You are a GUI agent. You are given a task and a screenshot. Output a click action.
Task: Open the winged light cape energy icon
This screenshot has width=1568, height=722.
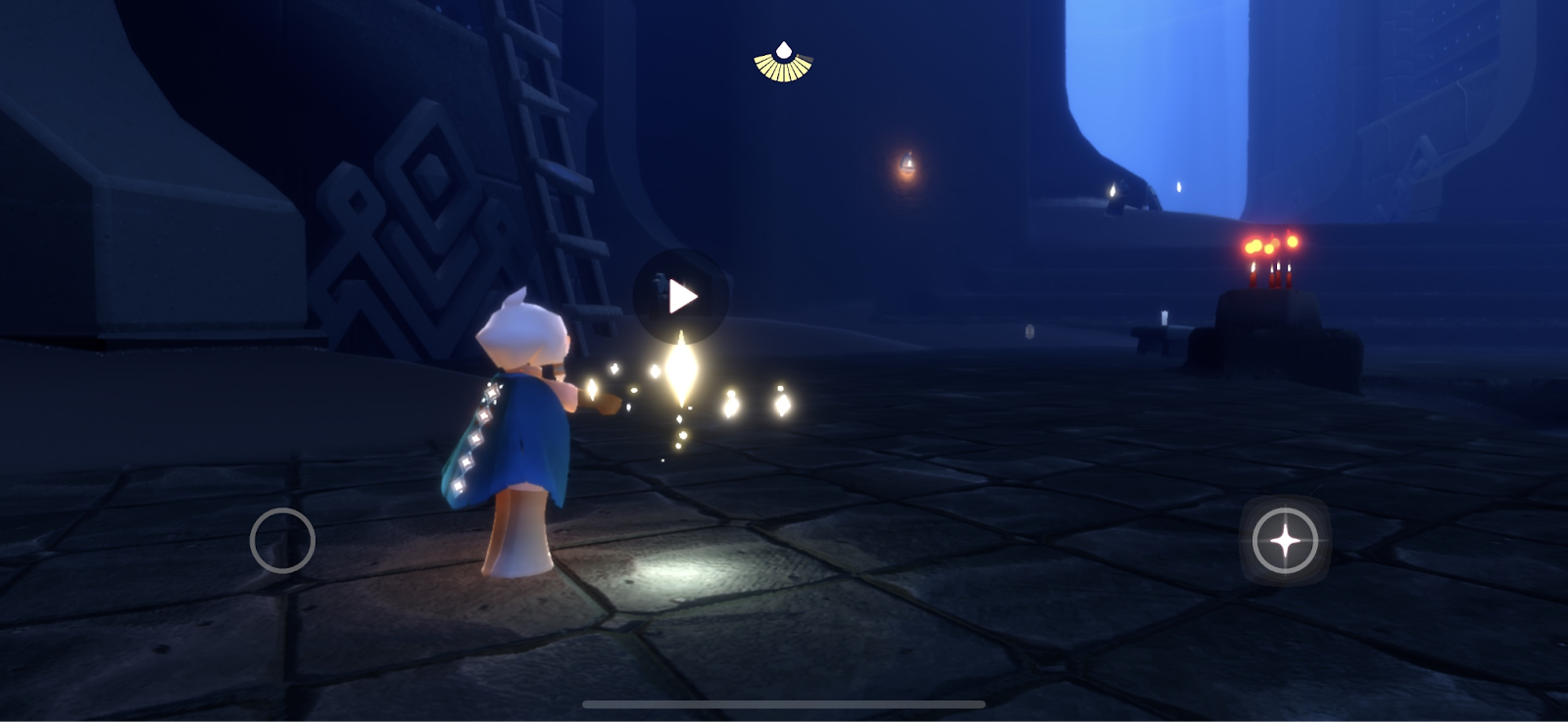tap(783, 62)
